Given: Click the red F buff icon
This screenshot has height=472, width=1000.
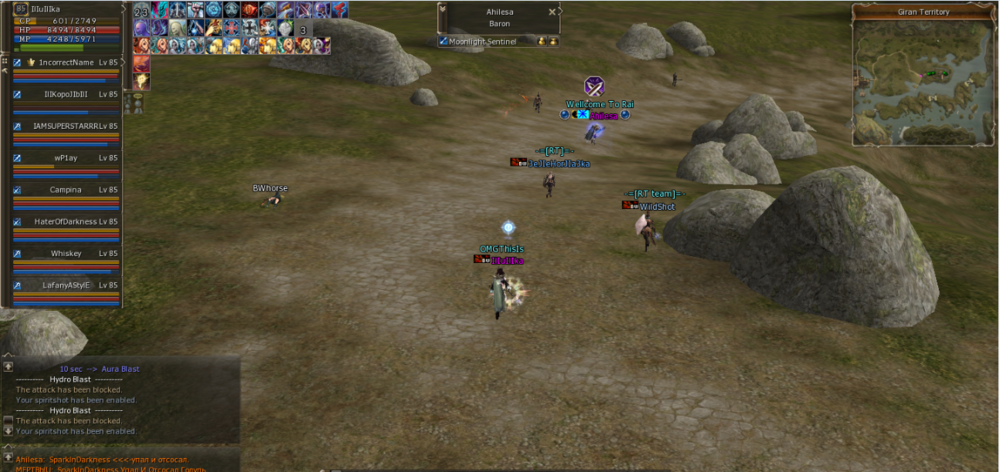Looking at the screenshot, I should click(339, 10).
